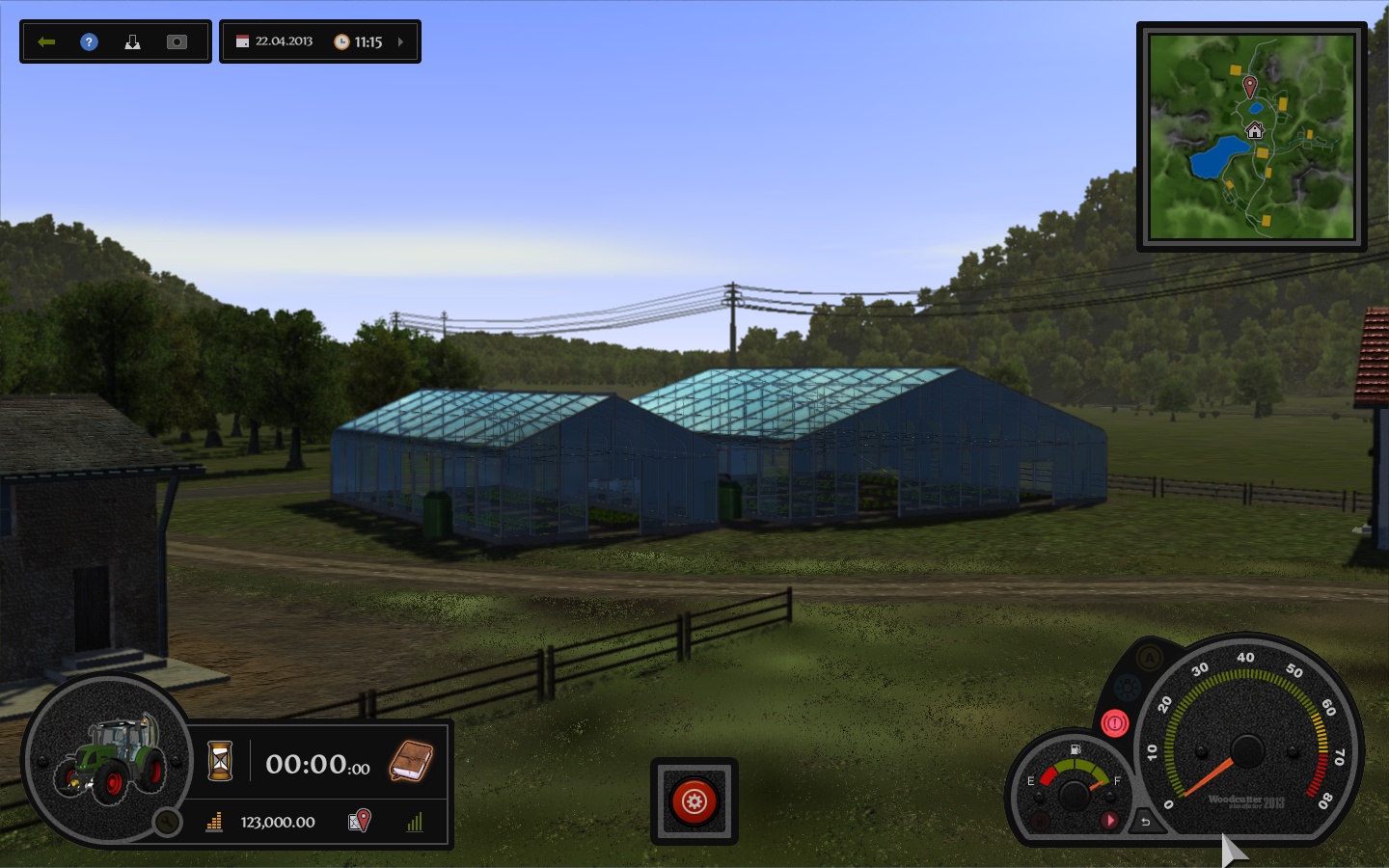This screenshot has width=1389, height=868.
Task: Click the green statistics bars icon
Action: coord(415,822)
